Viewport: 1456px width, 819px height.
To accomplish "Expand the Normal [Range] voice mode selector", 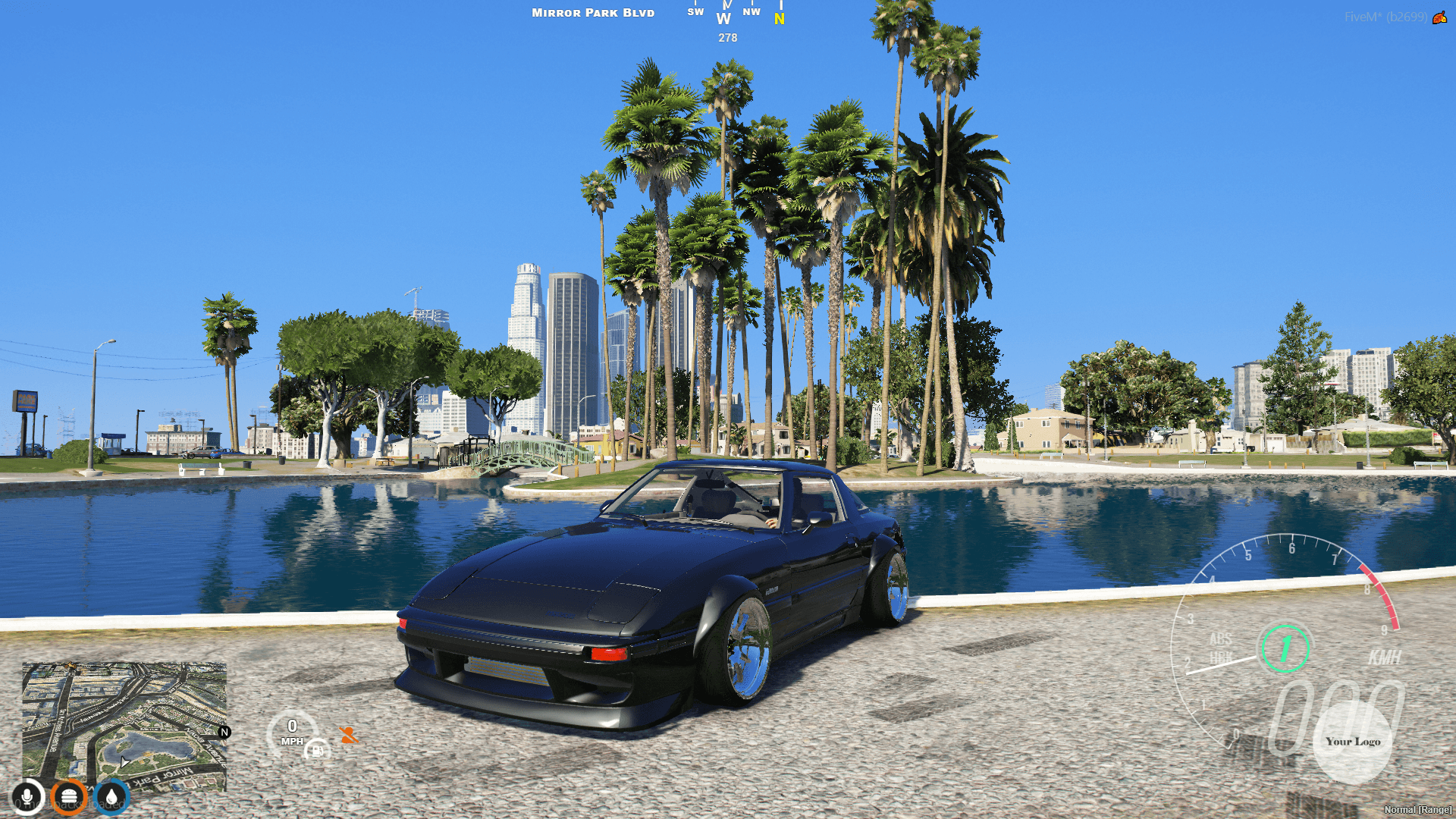I will pos(1417,810).
